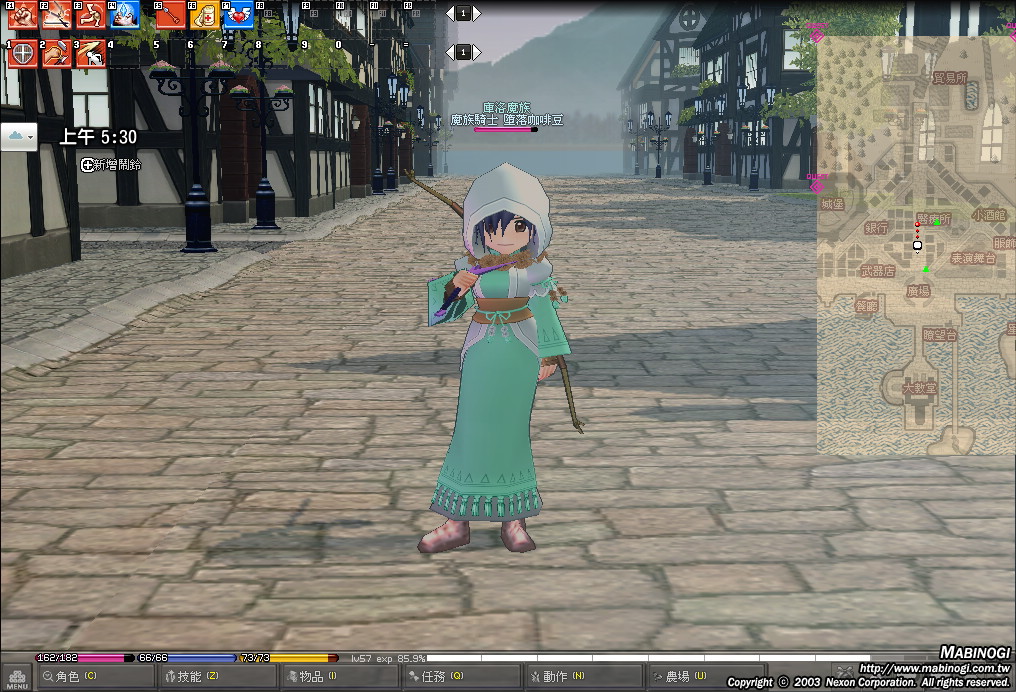The image size is (1016, 692).
Task: Click the 大教堂 cathedral on the minimap
Action: pyautogui.click(x=919, y=387)
